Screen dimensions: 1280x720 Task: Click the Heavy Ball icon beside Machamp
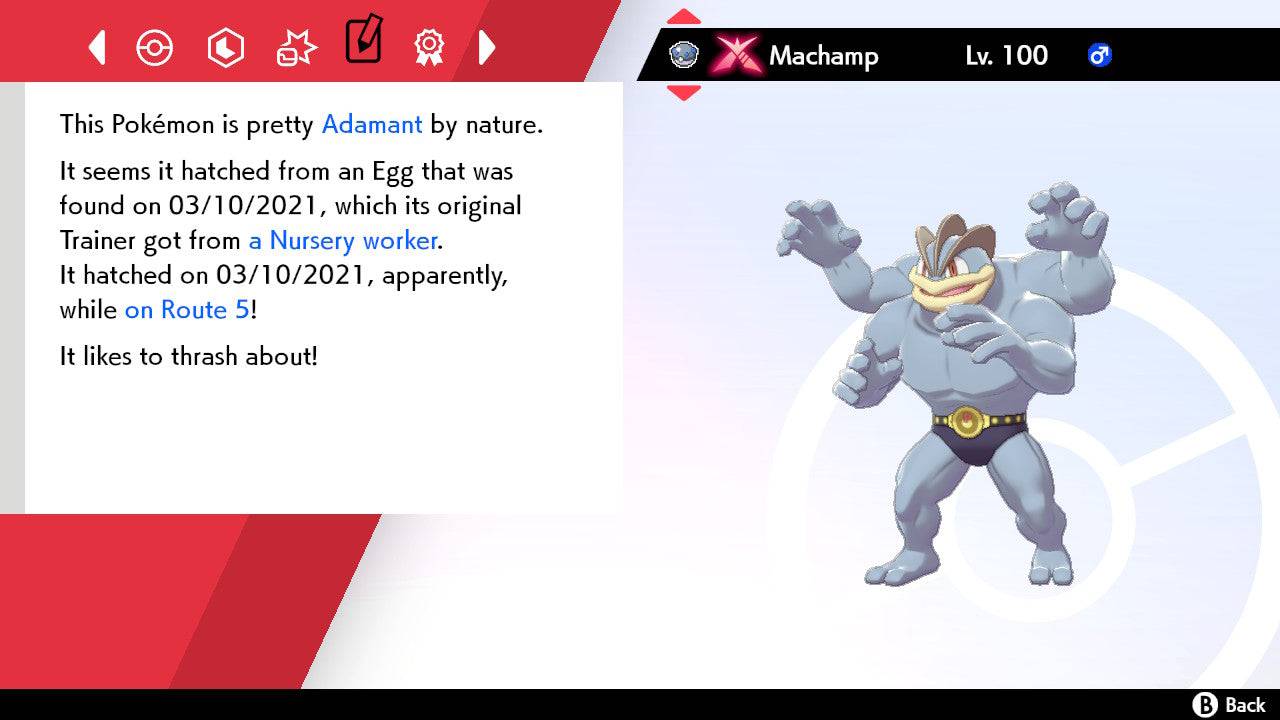(683, 55)
